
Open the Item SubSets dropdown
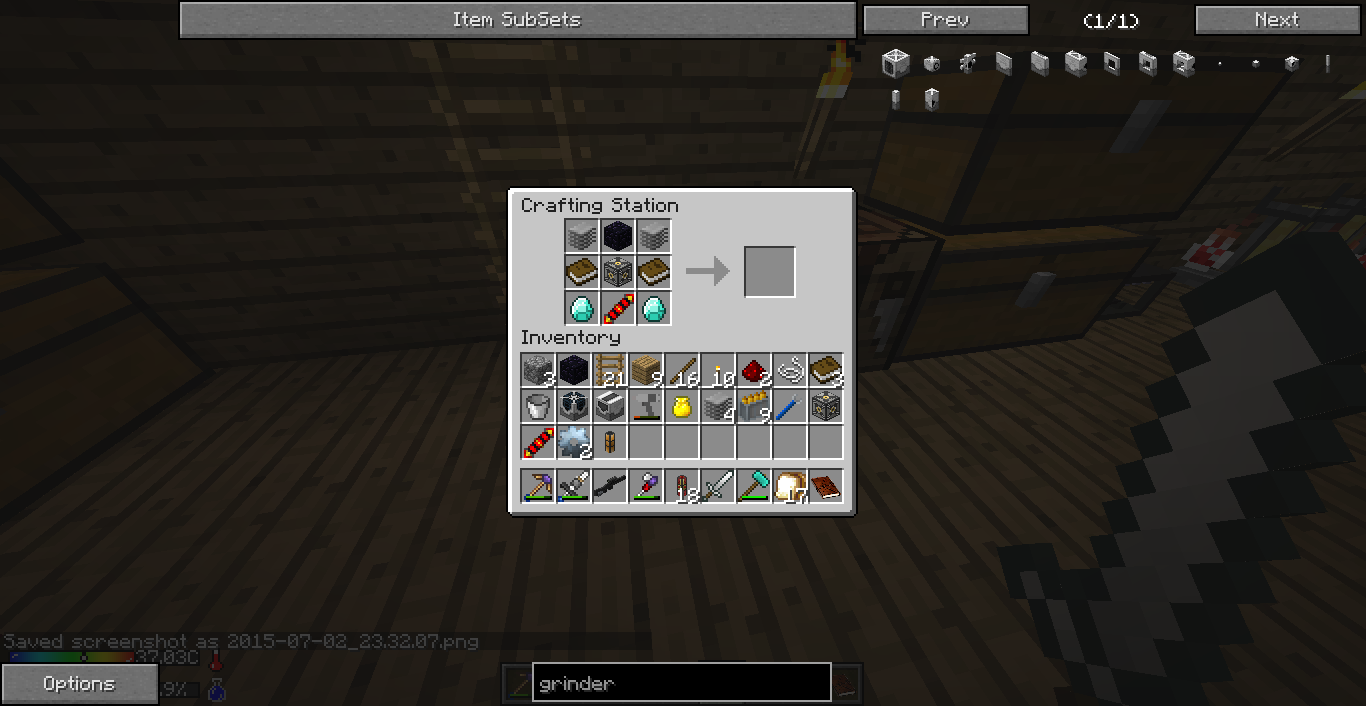(517, 20)
